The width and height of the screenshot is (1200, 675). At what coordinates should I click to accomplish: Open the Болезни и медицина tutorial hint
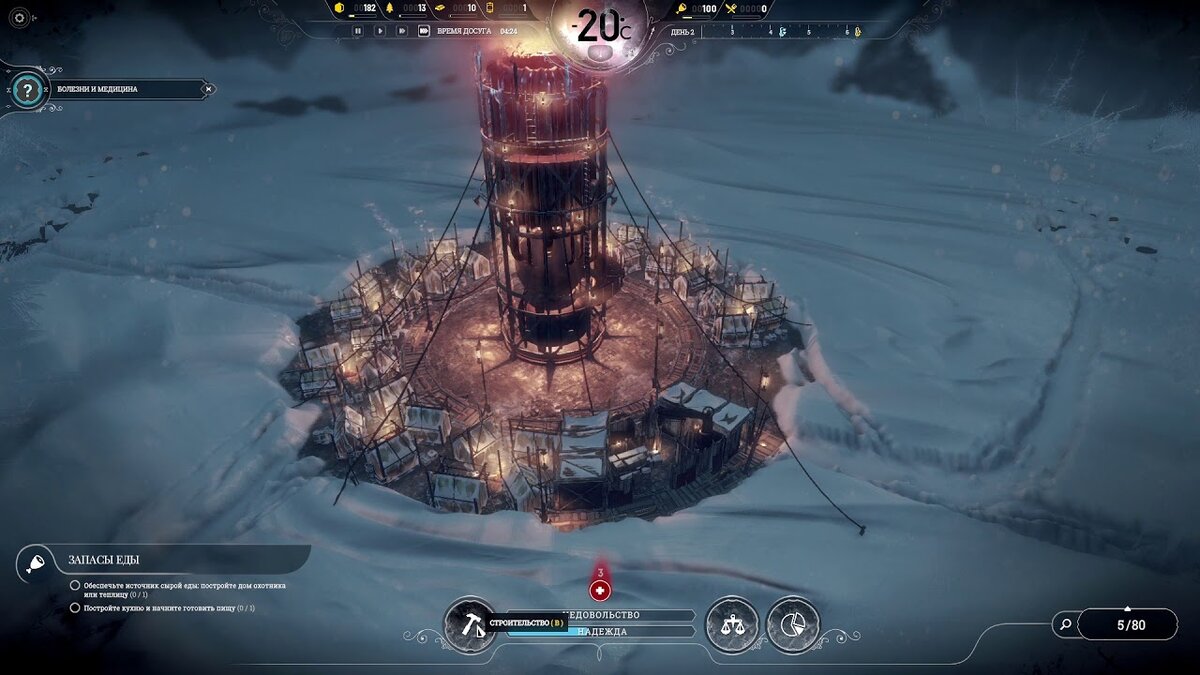[x=120, y=89]
